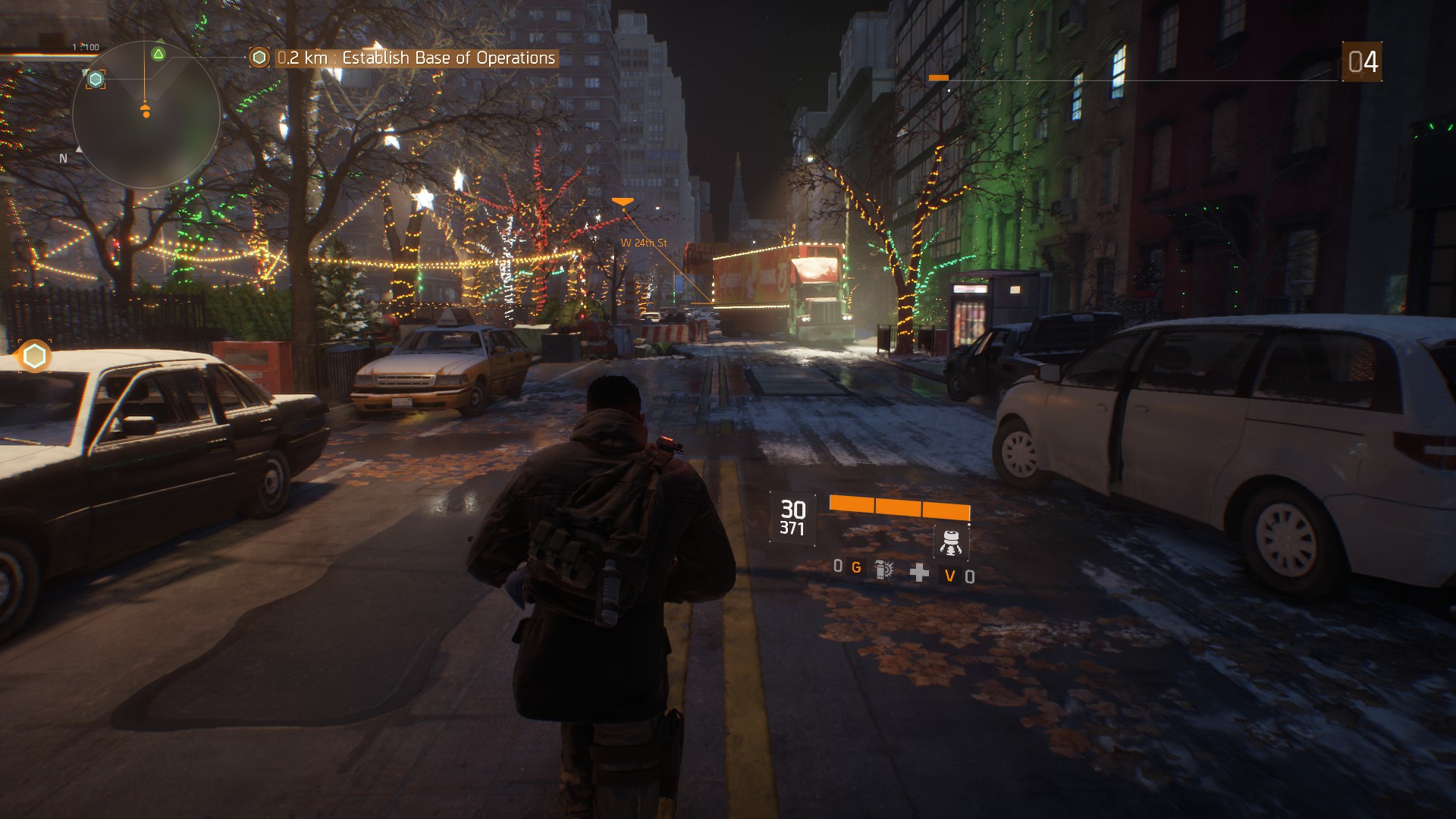Select the grenade icon
Viewport: 1456px width, 819px height.
point(883,570)
